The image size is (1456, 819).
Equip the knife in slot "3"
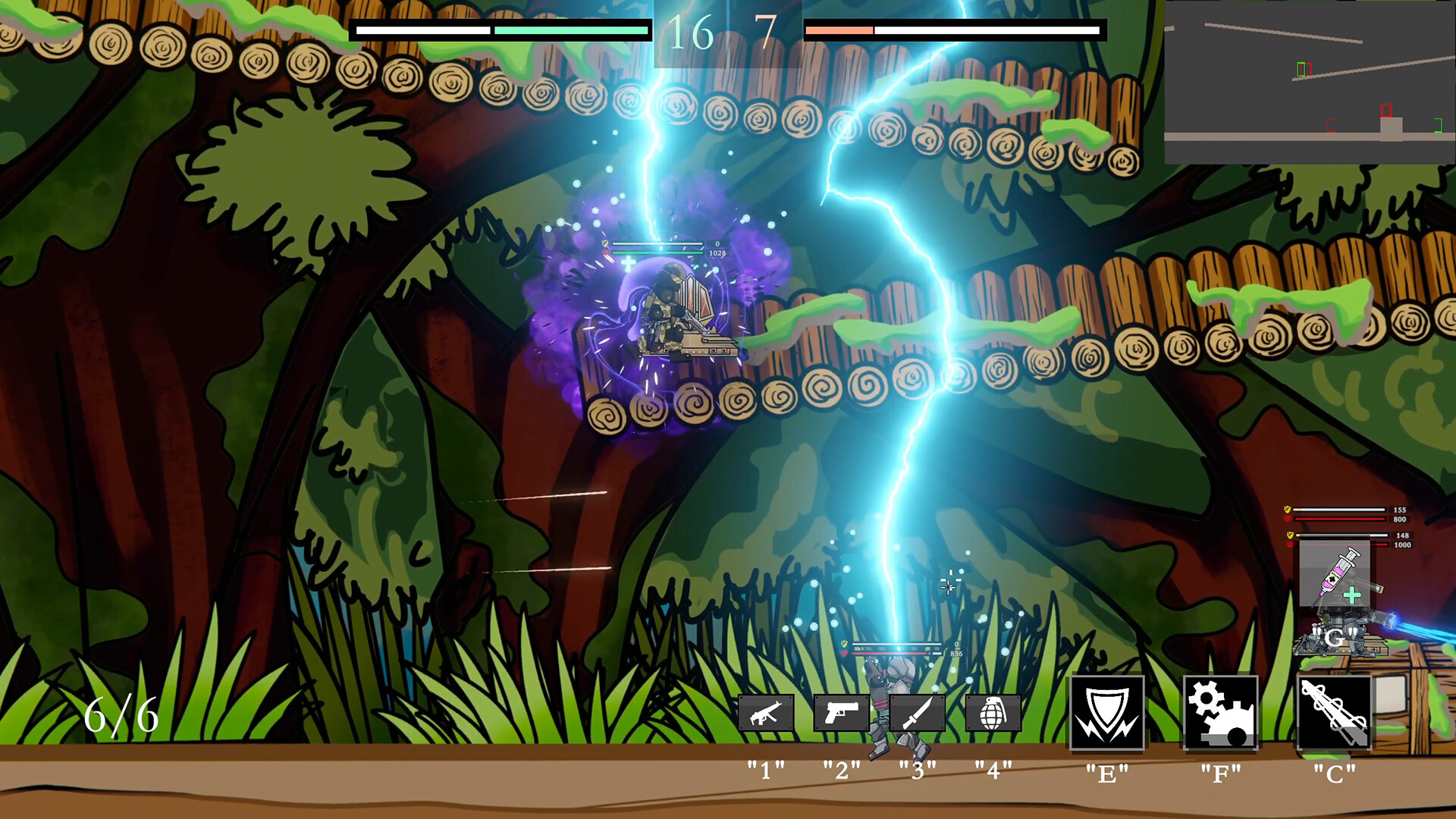tap(916, 714)
